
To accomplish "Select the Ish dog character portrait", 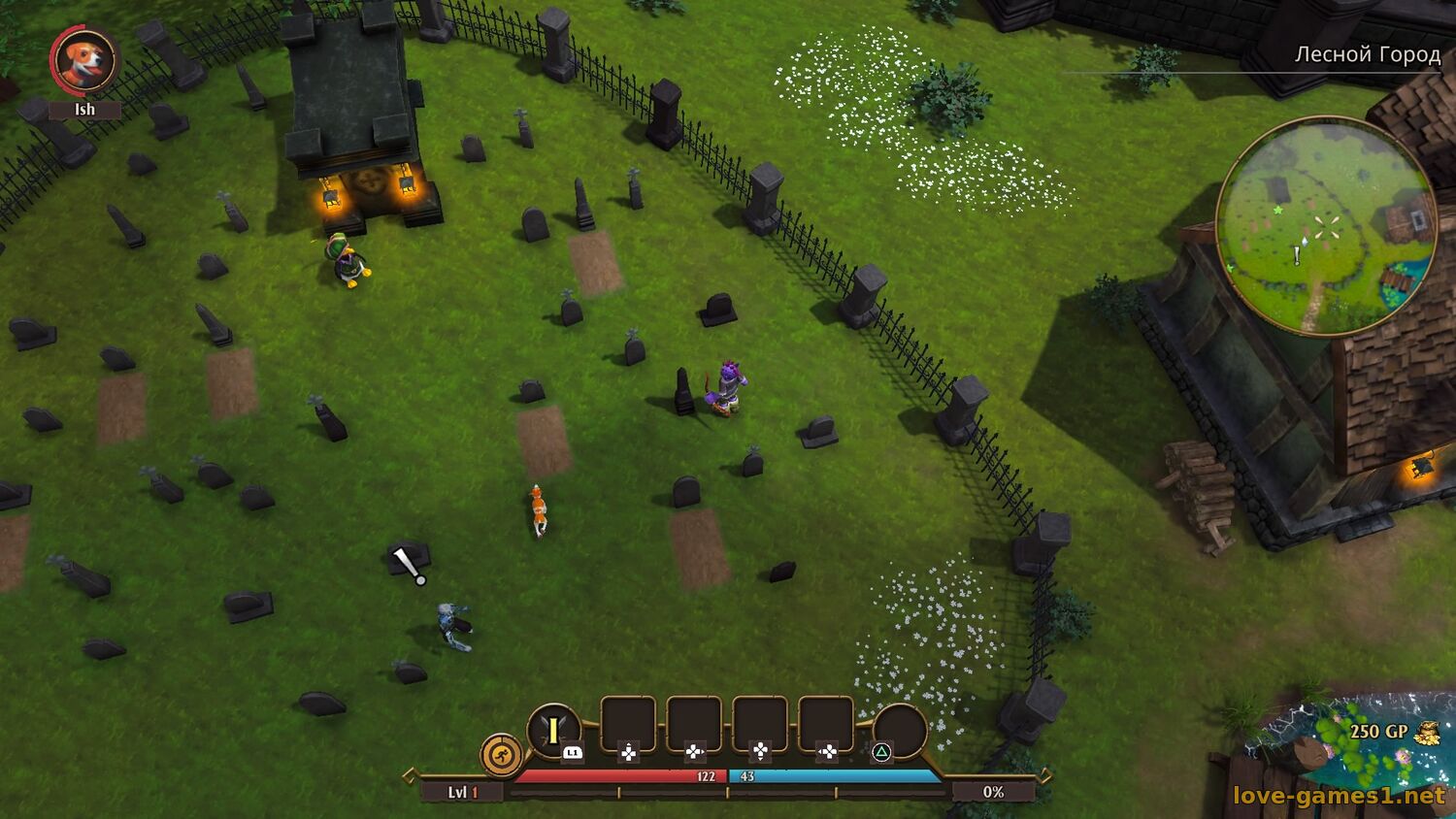I will click(84, 60).
